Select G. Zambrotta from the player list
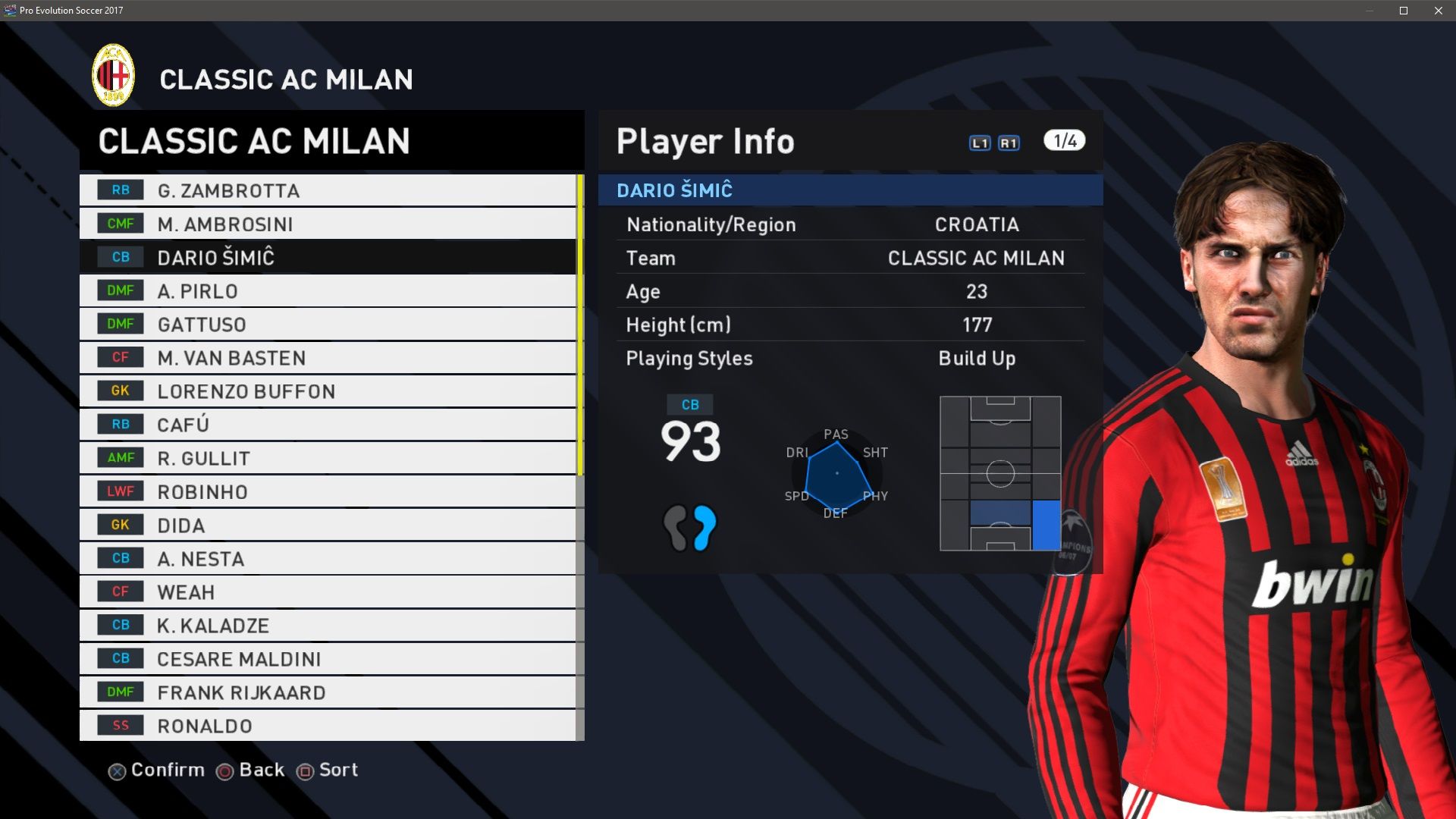This screenshot has height=819, width=1456. coord(327,190)
